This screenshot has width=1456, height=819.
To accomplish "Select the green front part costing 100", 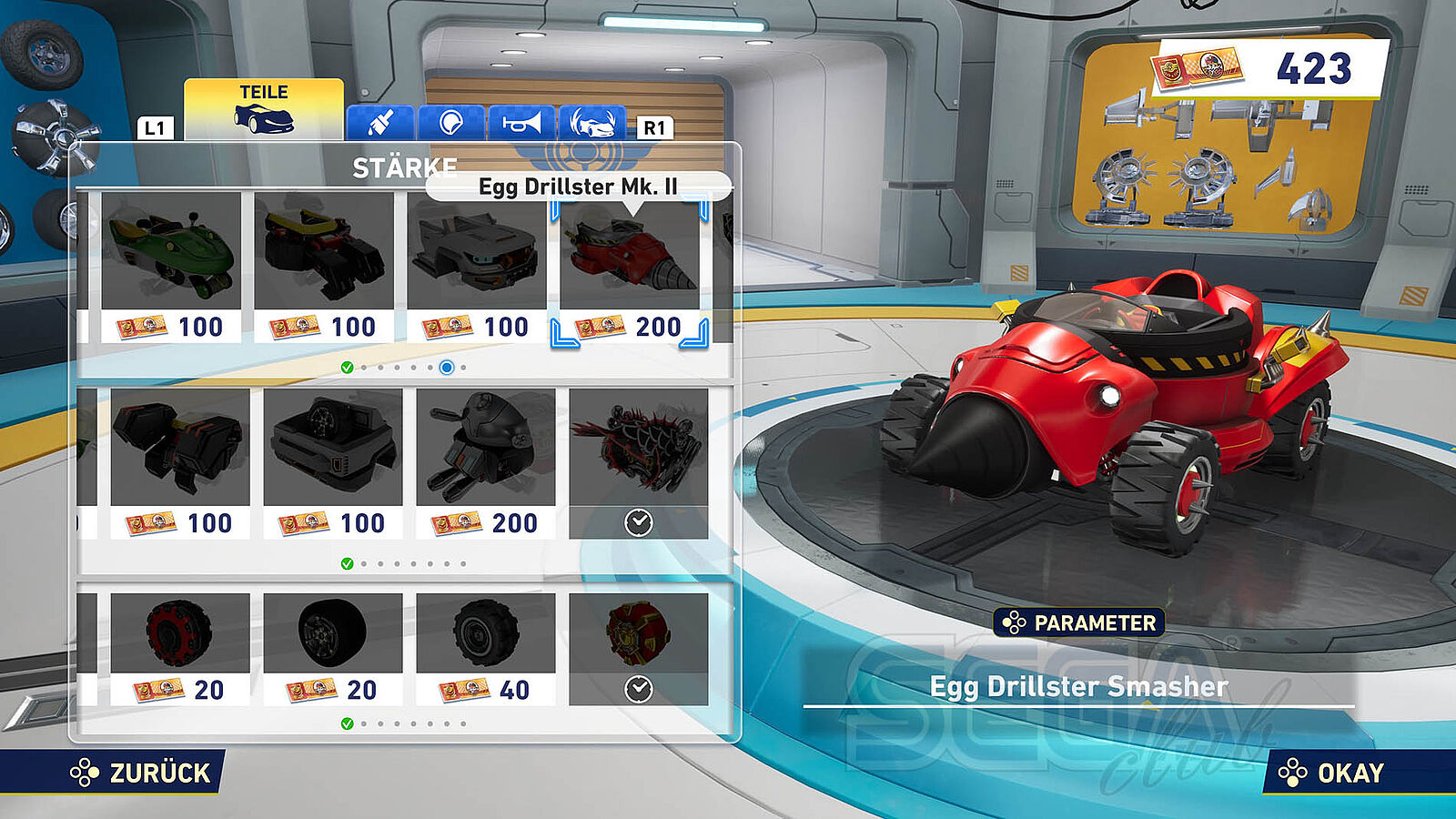I will (171, 268).
